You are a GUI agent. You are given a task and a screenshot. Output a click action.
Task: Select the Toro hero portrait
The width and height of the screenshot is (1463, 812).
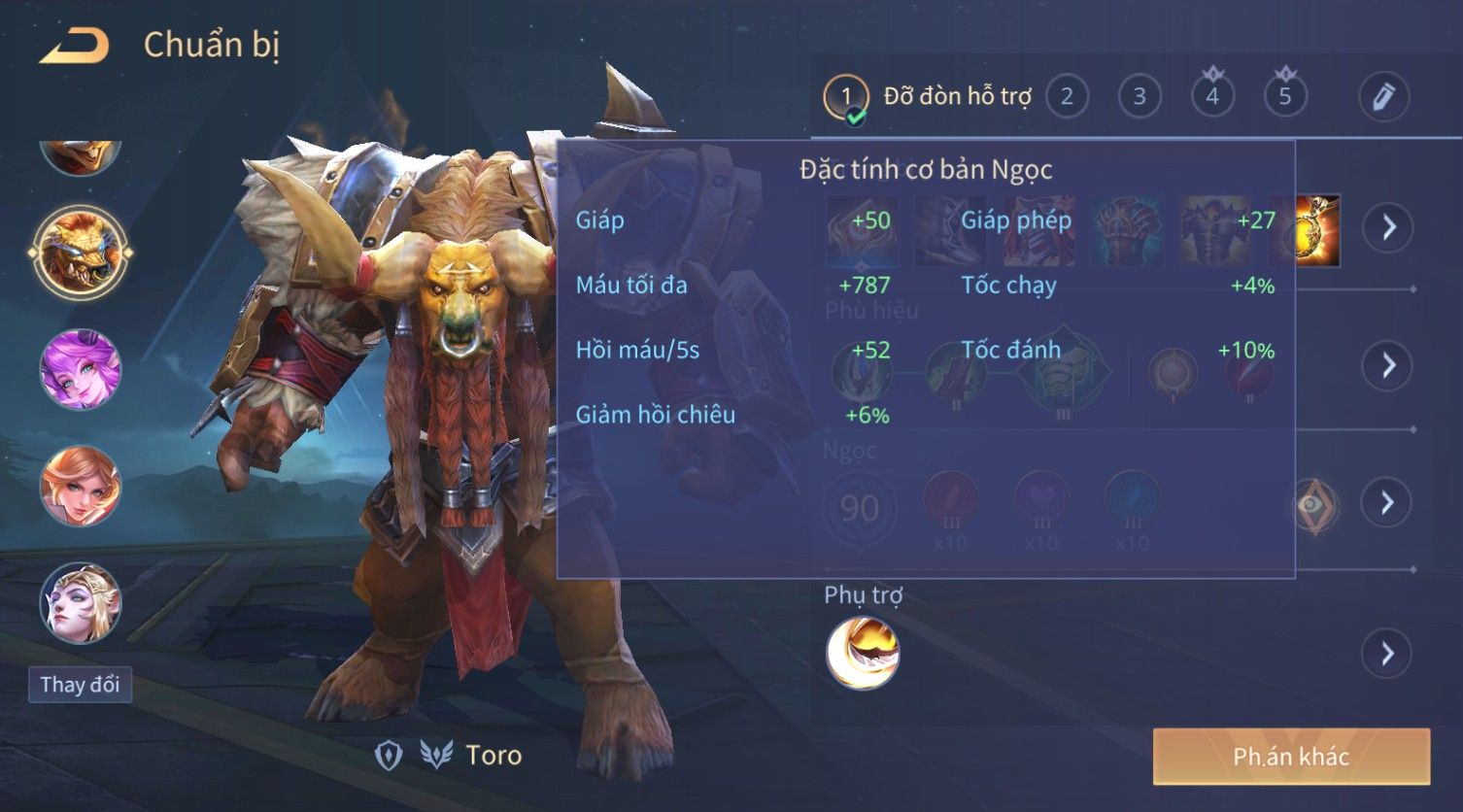[x=81, y=253]
